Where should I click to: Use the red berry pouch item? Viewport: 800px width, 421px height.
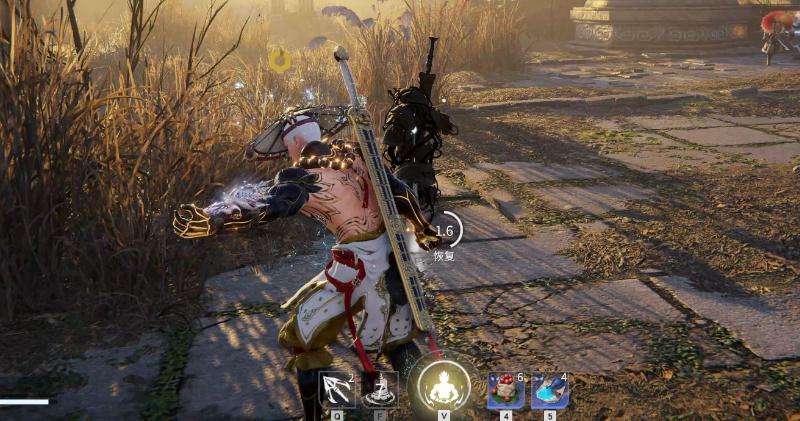click(x=506, y=391)
